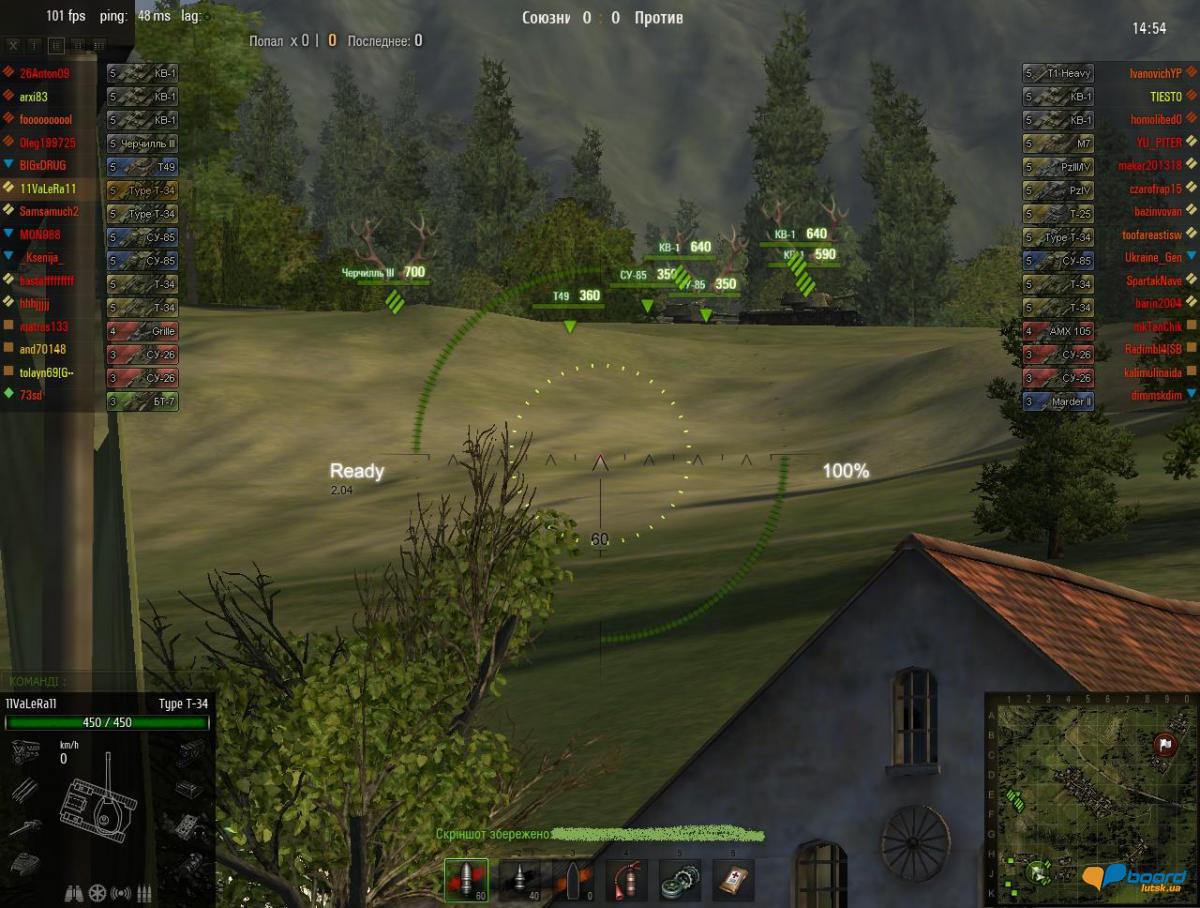The image size is (1200, 908).
Task: Choose Oleg199725's Черчилль III row
Action: [90, 142]
